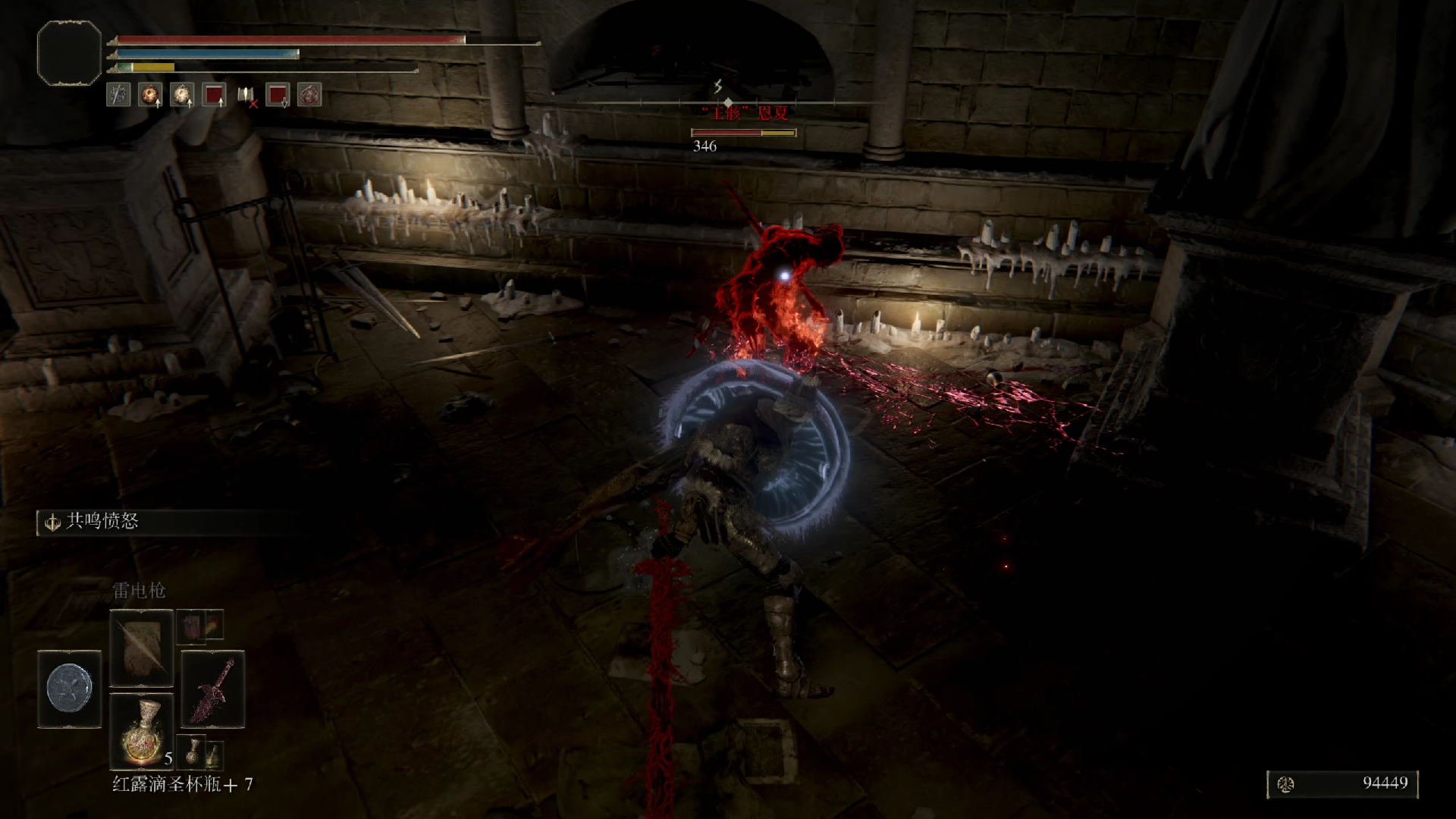Image resolution: width=1456 pixels, height=819 pixels.
Task: Inspect the red square debuff with down arrow
Action: click(278, 95)
